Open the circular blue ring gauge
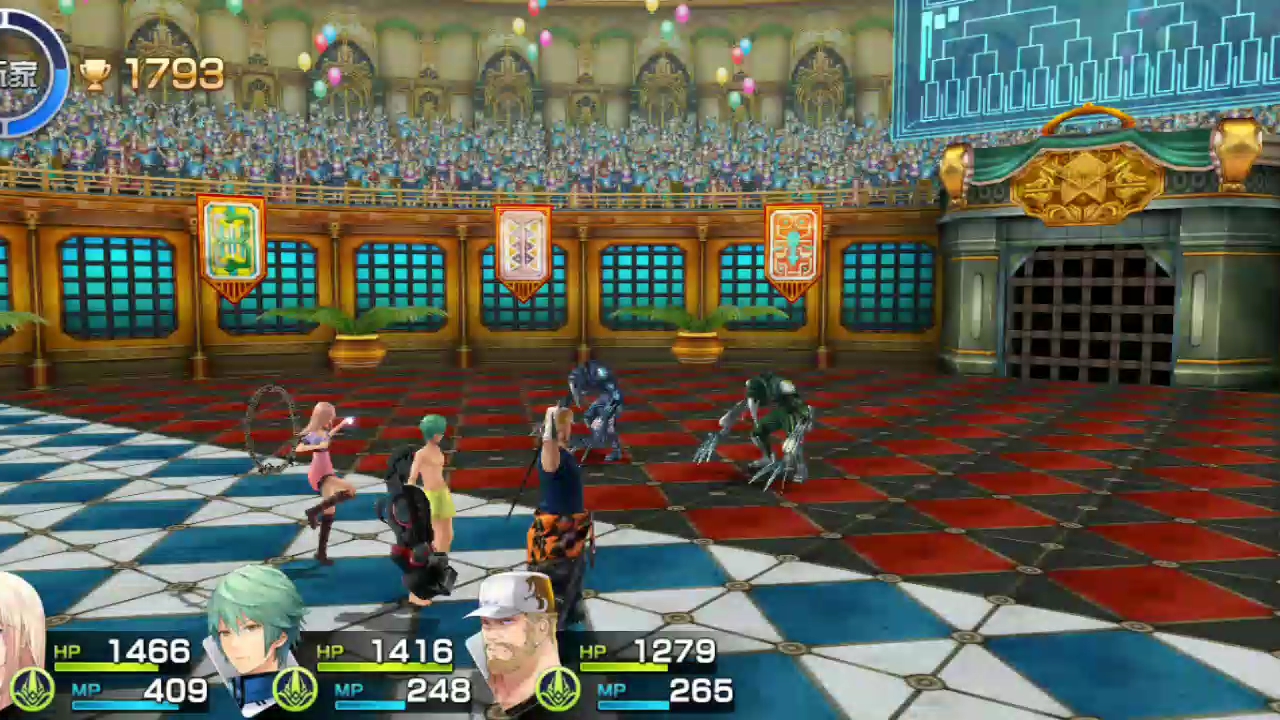 click(x=28, y=72)
